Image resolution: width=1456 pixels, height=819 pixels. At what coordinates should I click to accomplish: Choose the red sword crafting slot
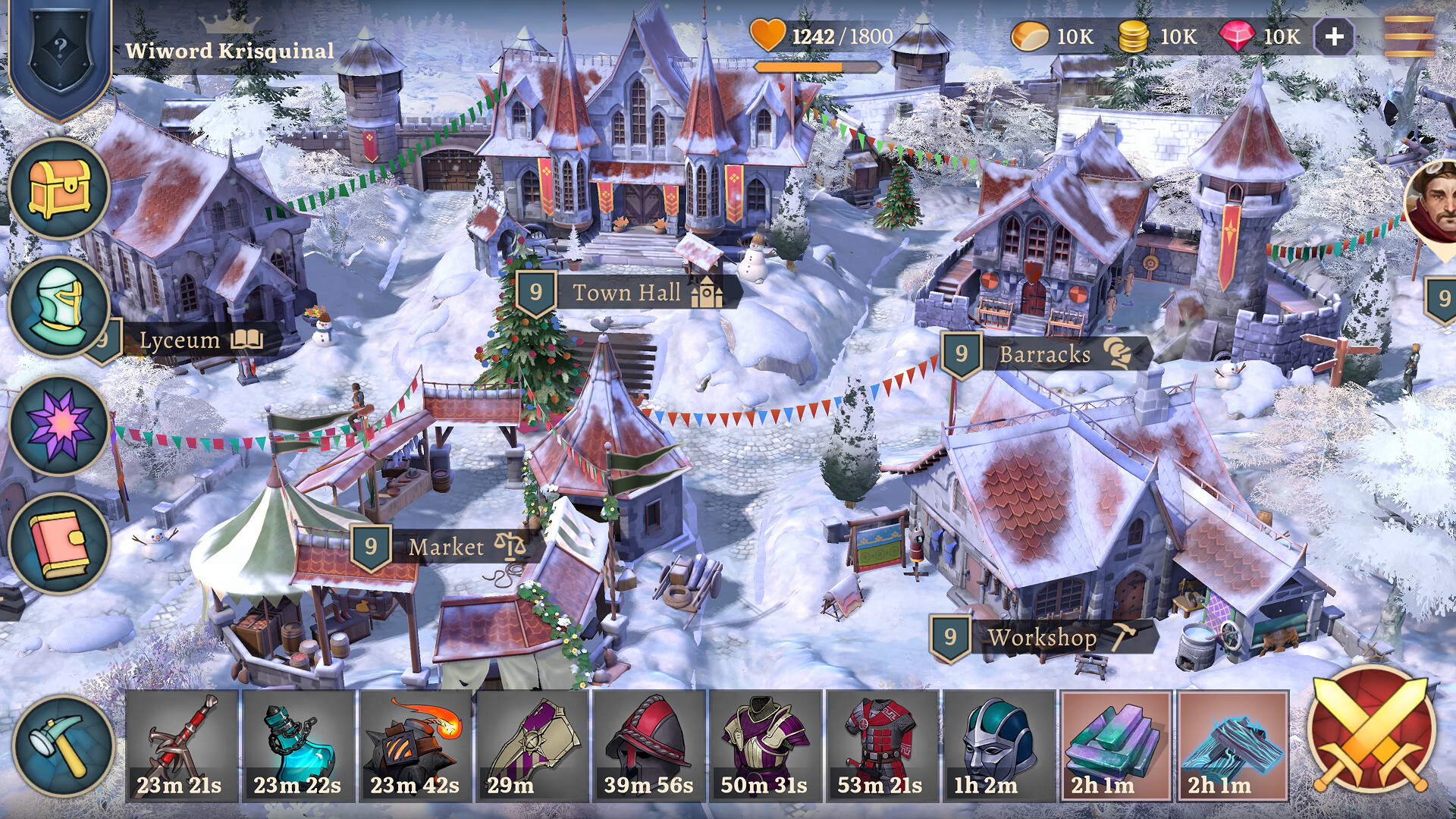pyautogui.click(x=181, y=745)
